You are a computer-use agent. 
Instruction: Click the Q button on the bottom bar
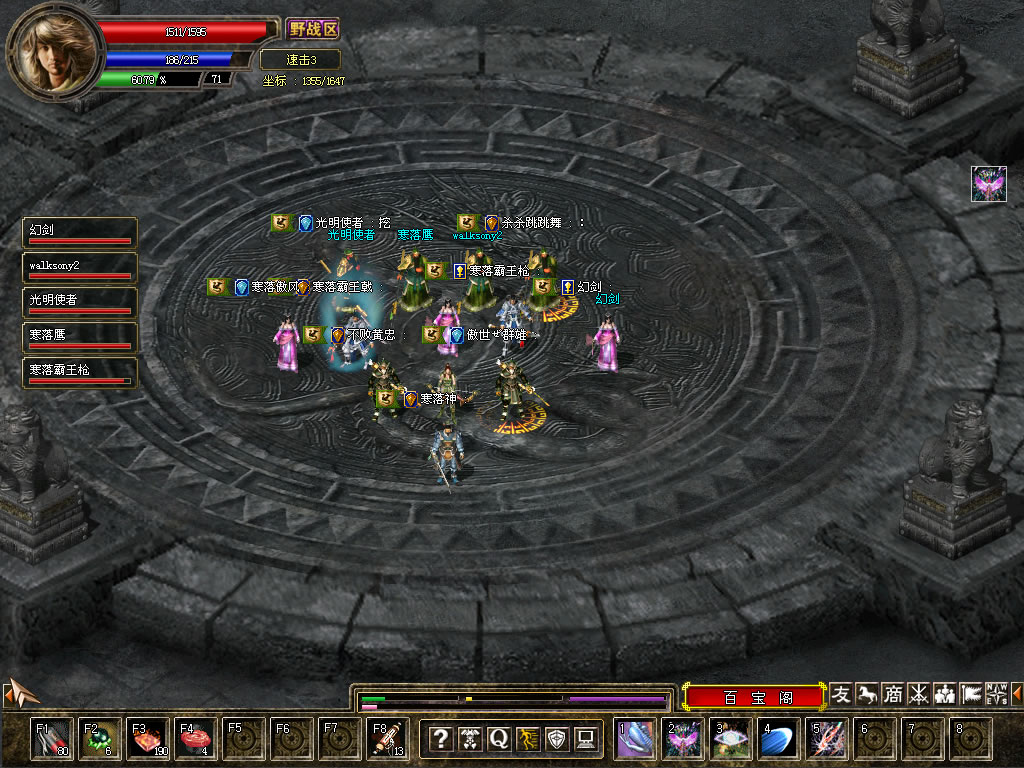499,739
